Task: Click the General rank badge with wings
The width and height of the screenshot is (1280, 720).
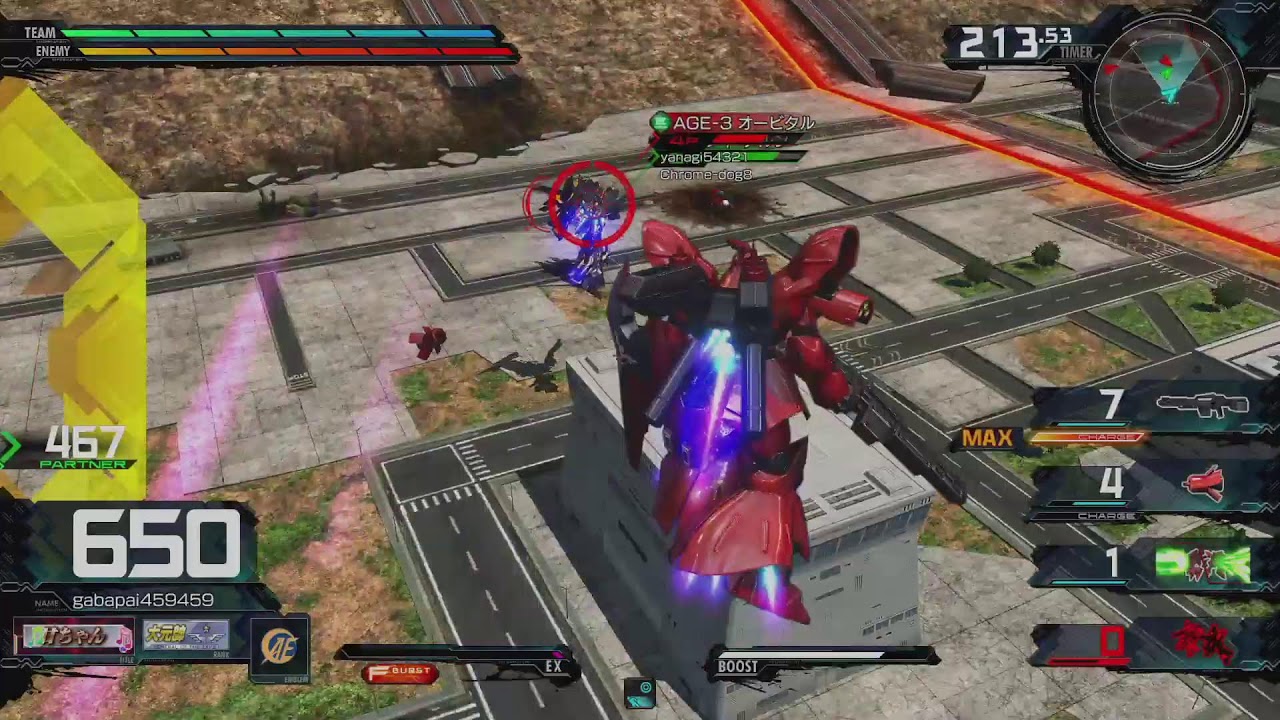Action: (x=186, y=636)
